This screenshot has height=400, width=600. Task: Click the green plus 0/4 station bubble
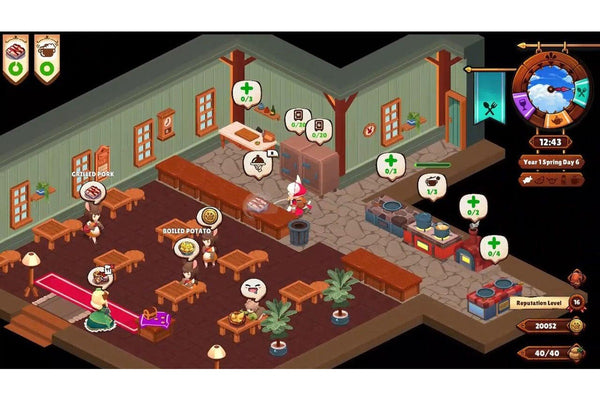[x=491, y=246]
